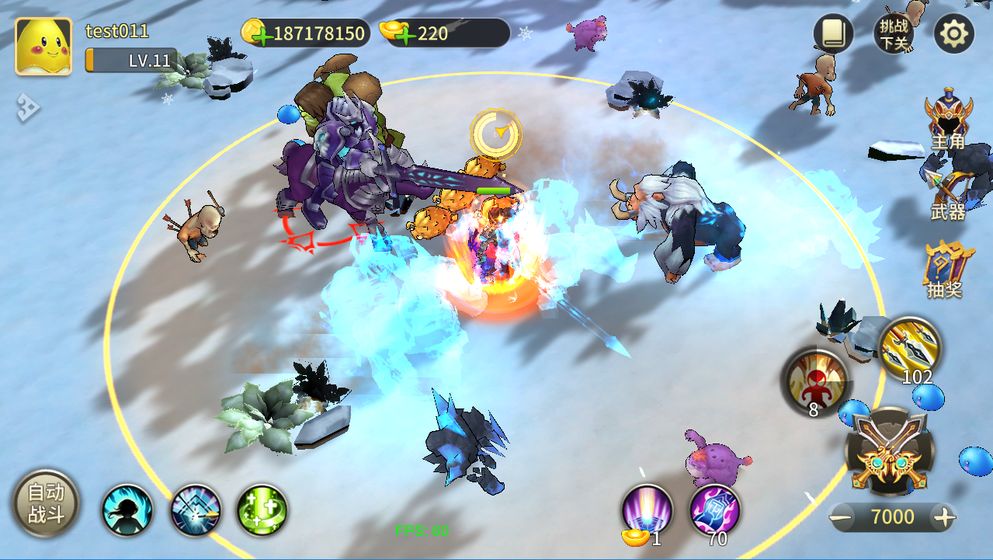Open the gear settings menu

[953, 34]
